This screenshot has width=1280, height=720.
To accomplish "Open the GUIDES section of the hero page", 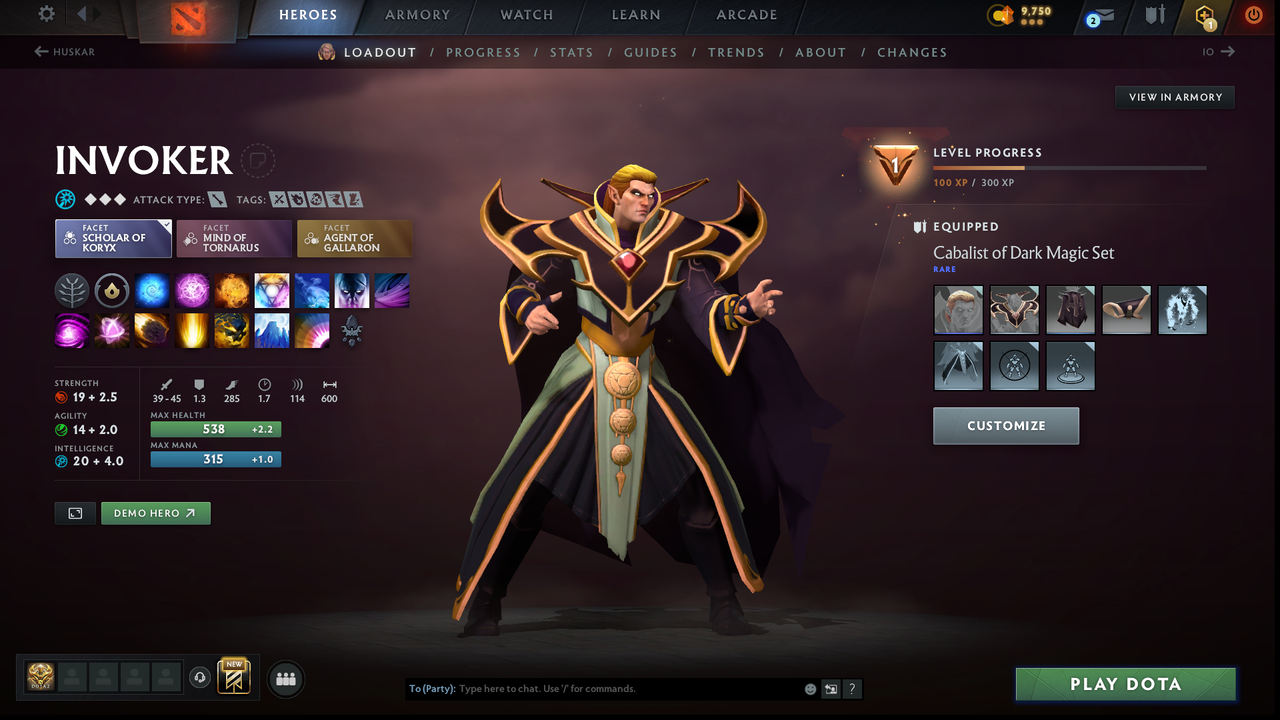I will click(x=651, y=52).
